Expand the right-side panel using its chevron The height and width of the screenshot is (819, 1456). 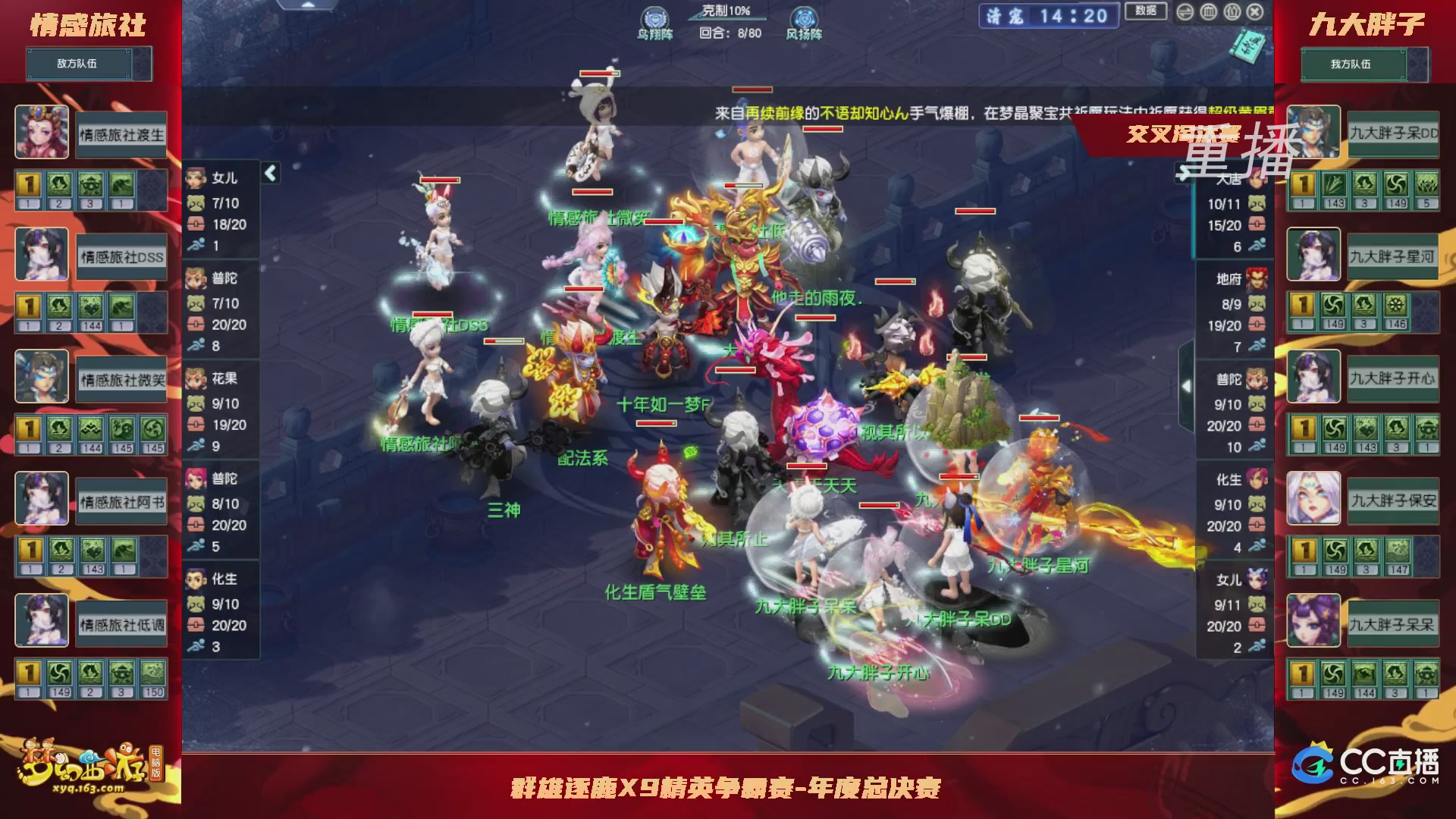[1188, 386]
